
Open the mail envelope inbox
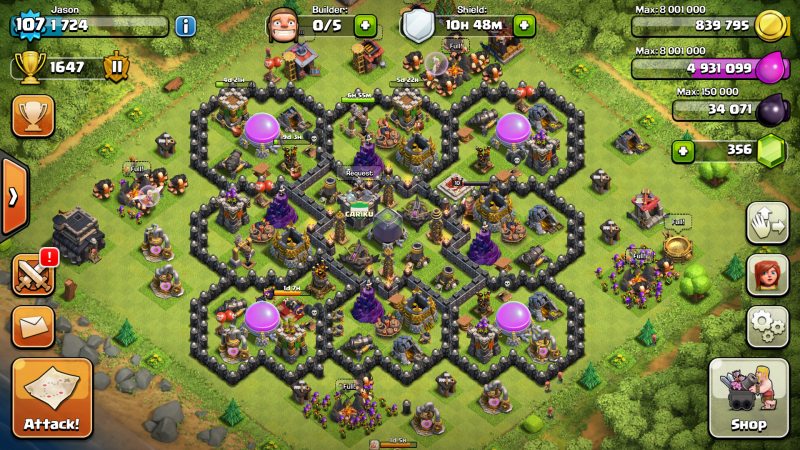(33, 326)
